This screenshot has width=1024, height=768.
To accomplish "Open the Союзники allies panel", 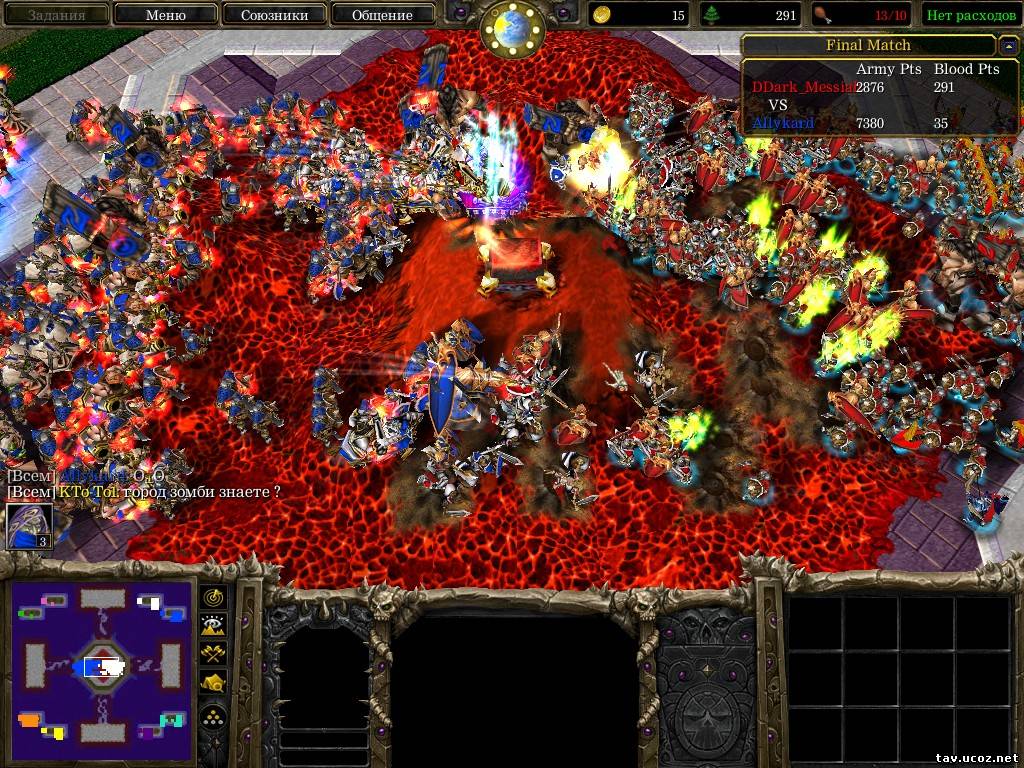I will point(274,15).
